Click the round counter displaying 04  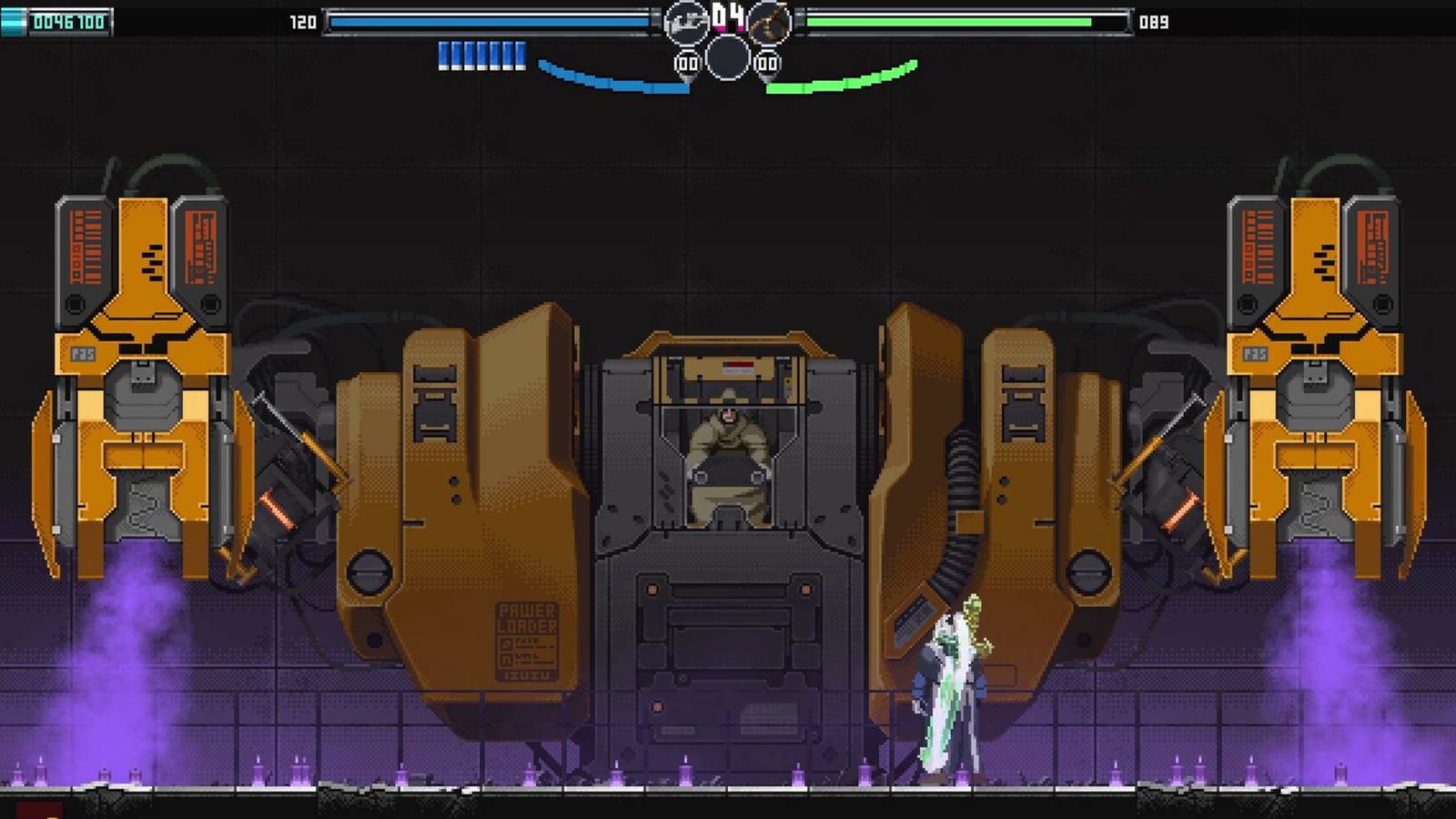(x=726, y=16)
